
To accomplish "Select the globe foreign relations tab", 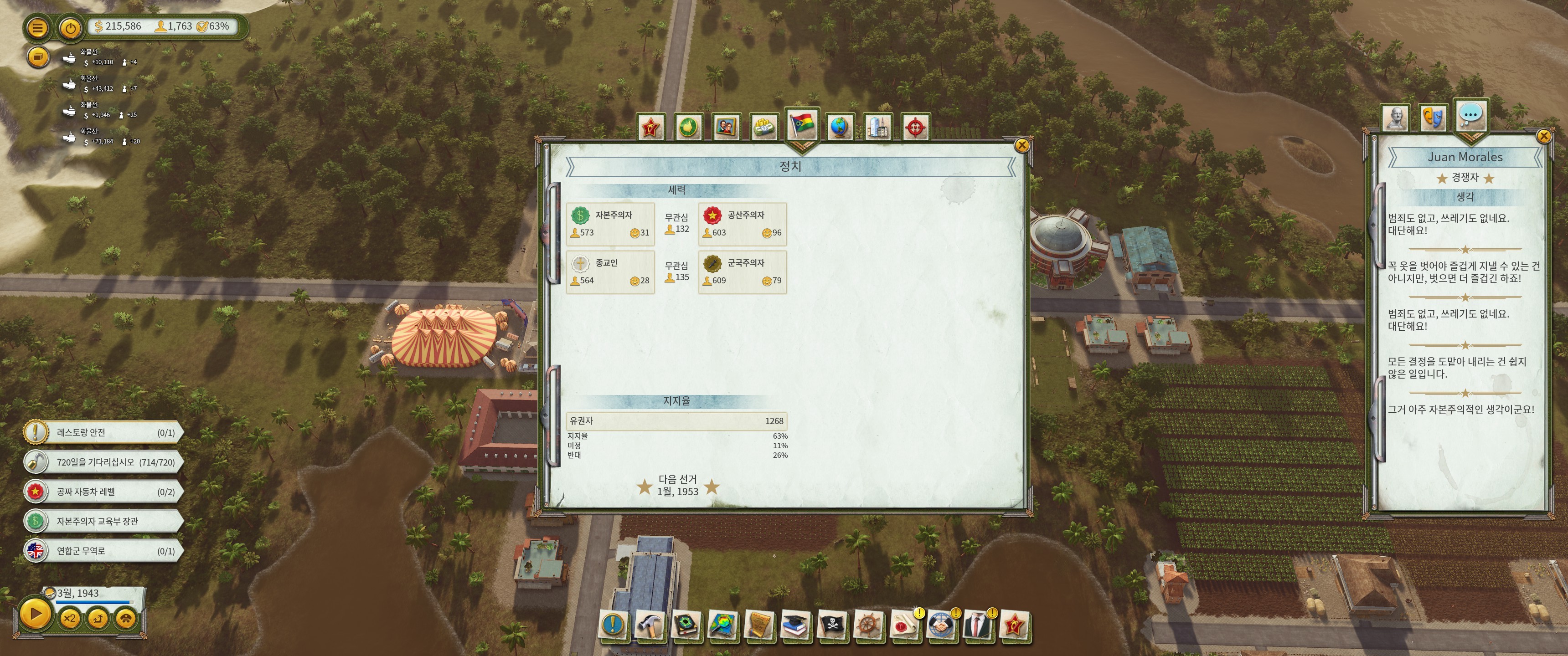I will click(x=840, y=127).
